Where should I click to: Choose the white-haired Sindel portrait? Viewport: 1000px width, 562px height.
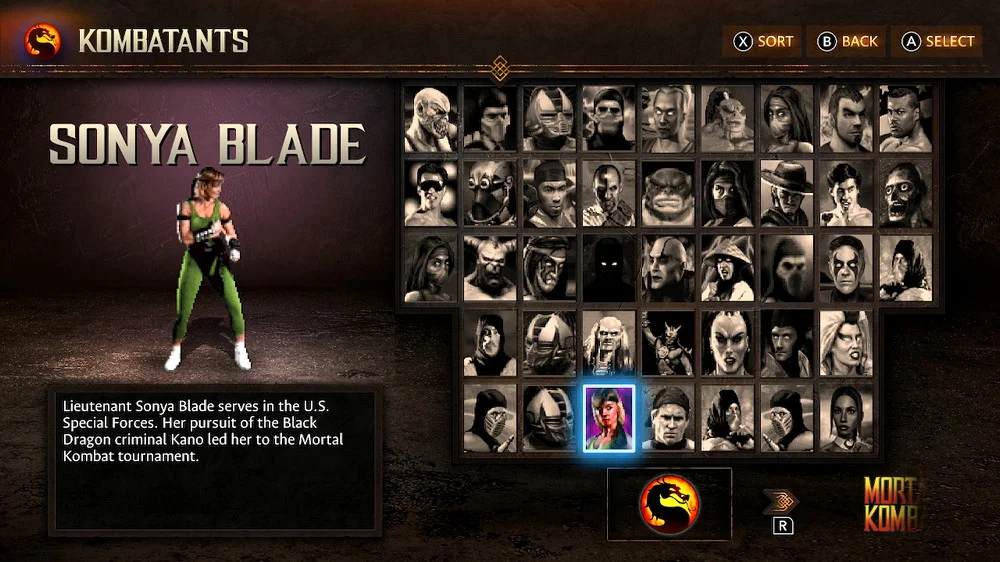(846, 343)
